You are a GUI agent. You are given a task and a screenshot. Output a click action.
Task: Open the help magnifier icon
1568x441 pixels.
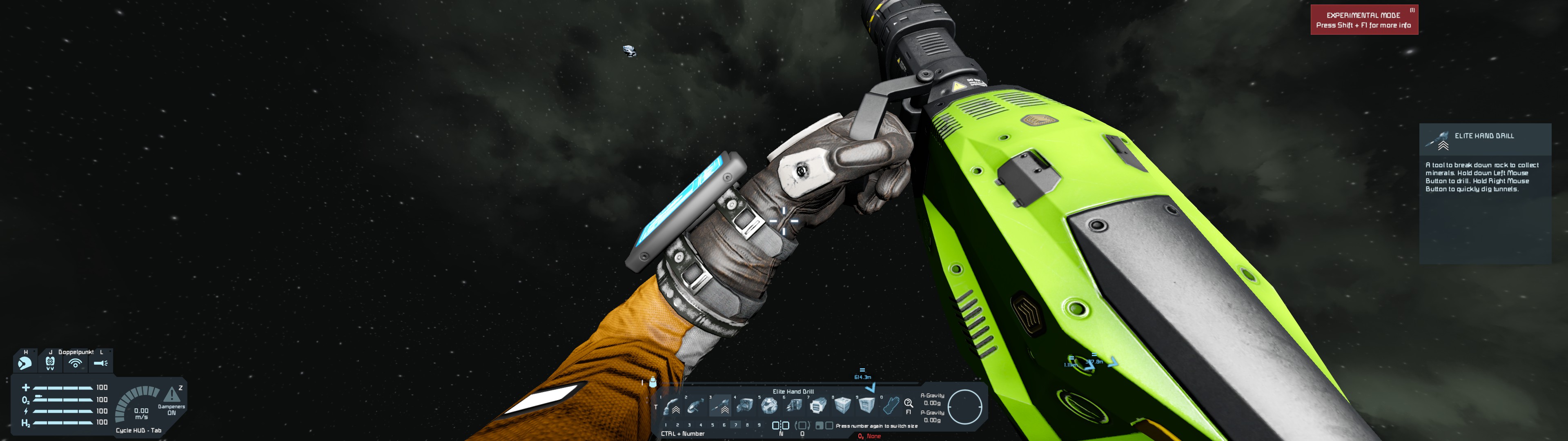click(x=908, y=403)
